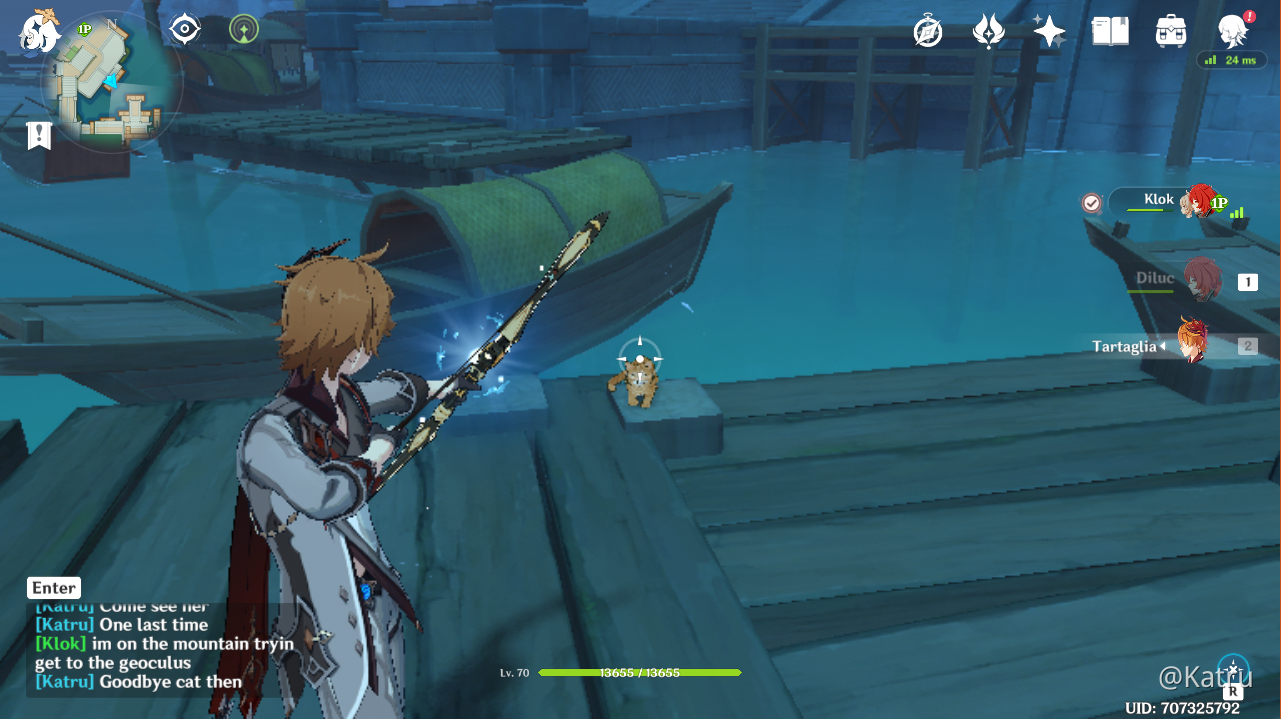Open the Paimon menu

40,30
